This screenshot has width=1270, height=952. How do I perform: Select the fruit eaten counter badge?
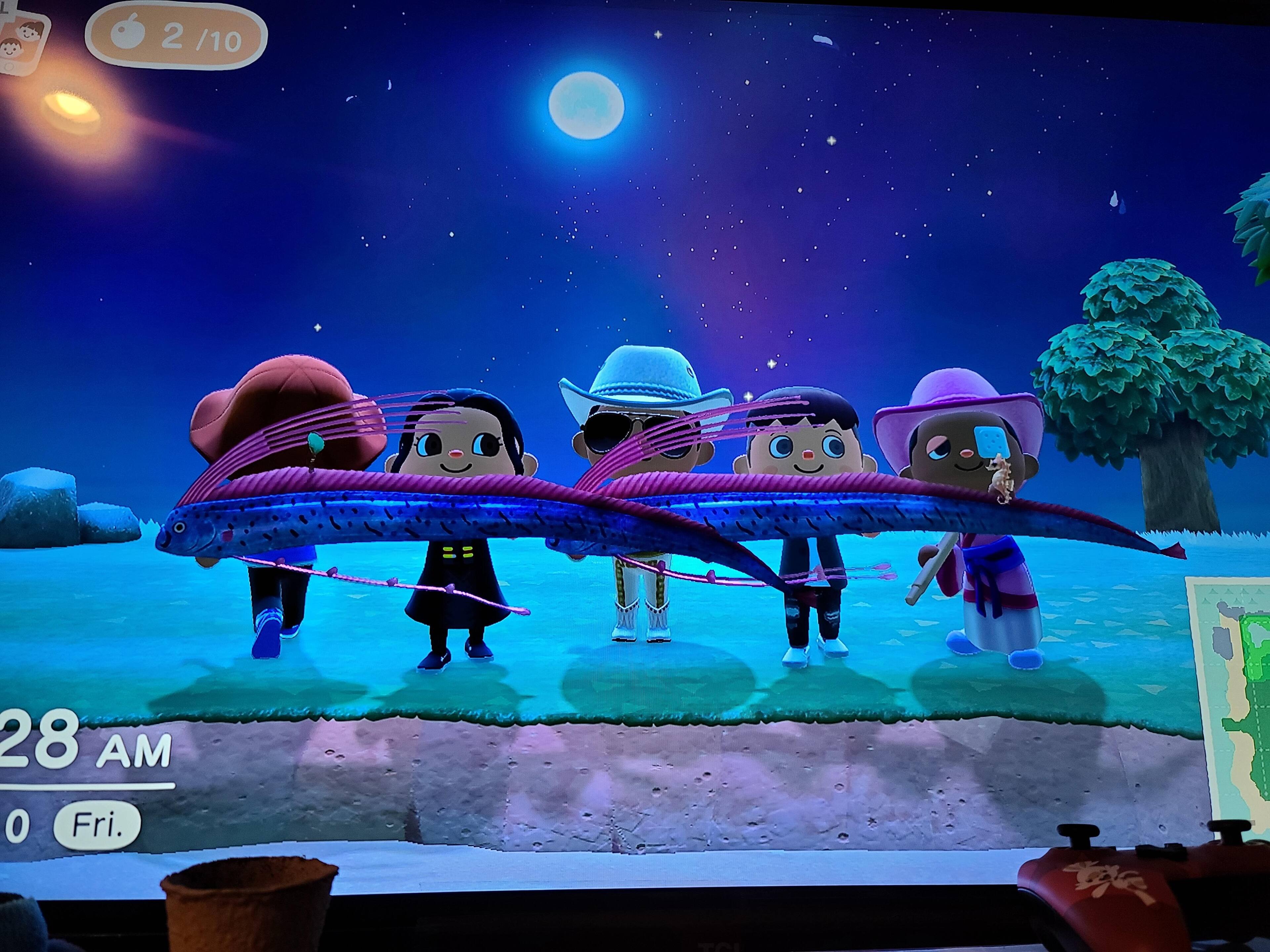[176, 38]
